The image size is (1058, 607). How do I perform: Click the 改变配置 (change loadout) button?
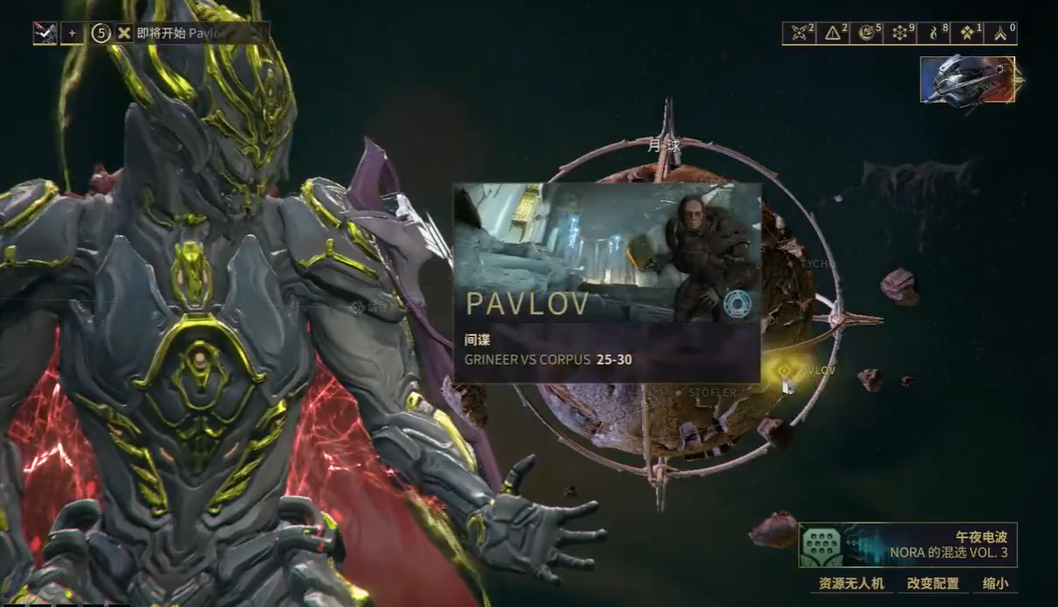(932, 583)
